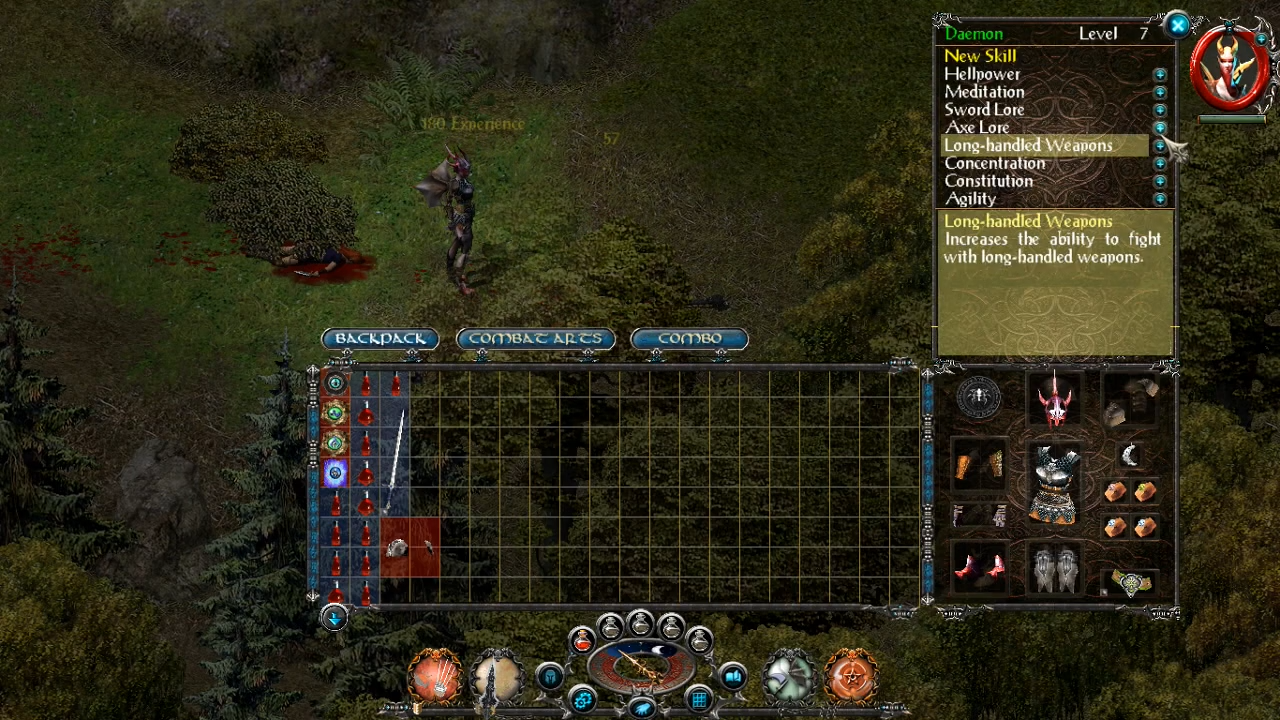Click the red boots equipment slot

point(980,569)
